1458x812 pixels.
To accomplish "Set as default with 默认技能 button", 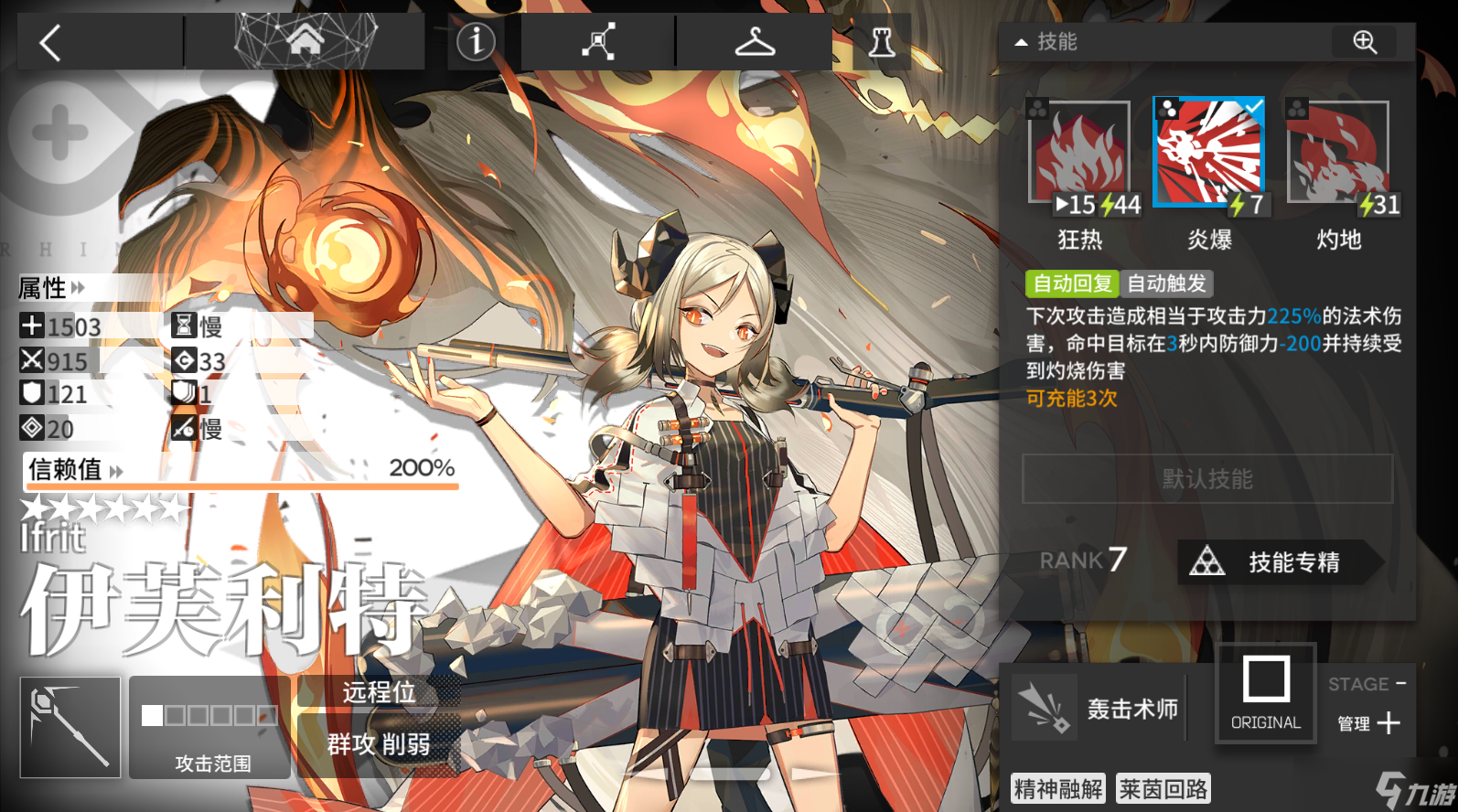I will coord(1207,478).
